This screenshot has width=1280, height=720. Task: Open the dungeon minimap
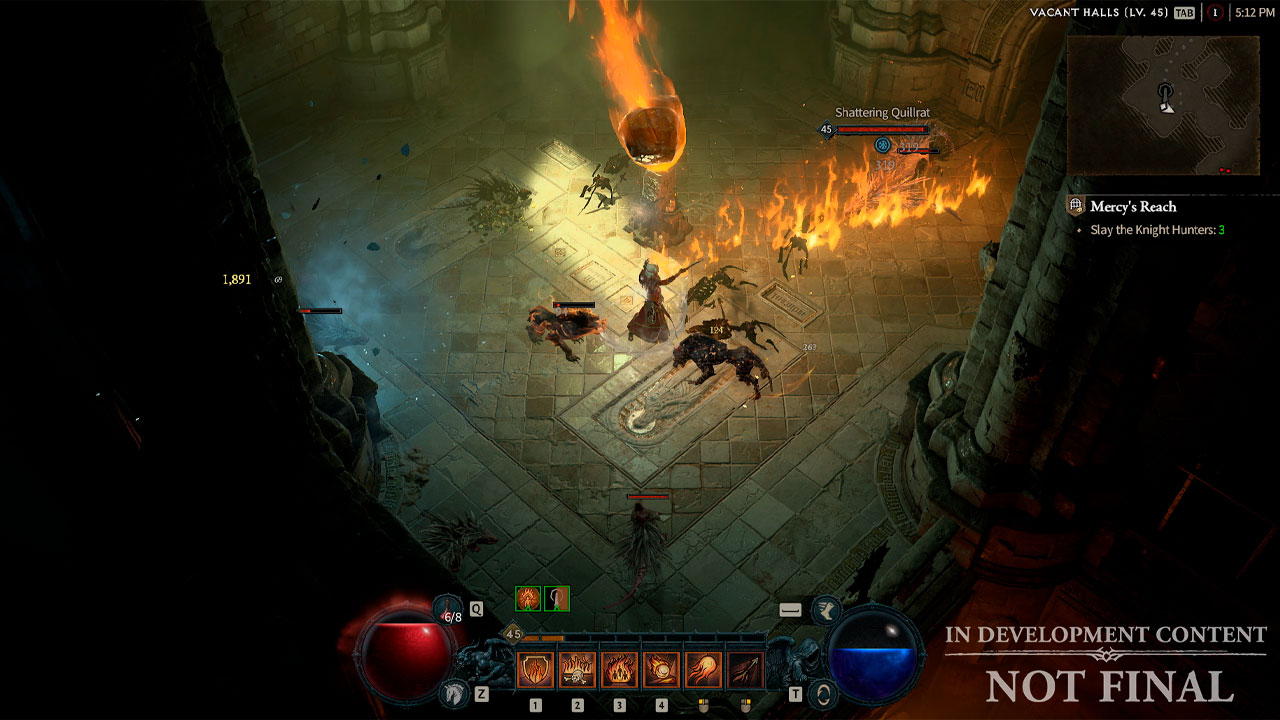[x=1161, y=104]
